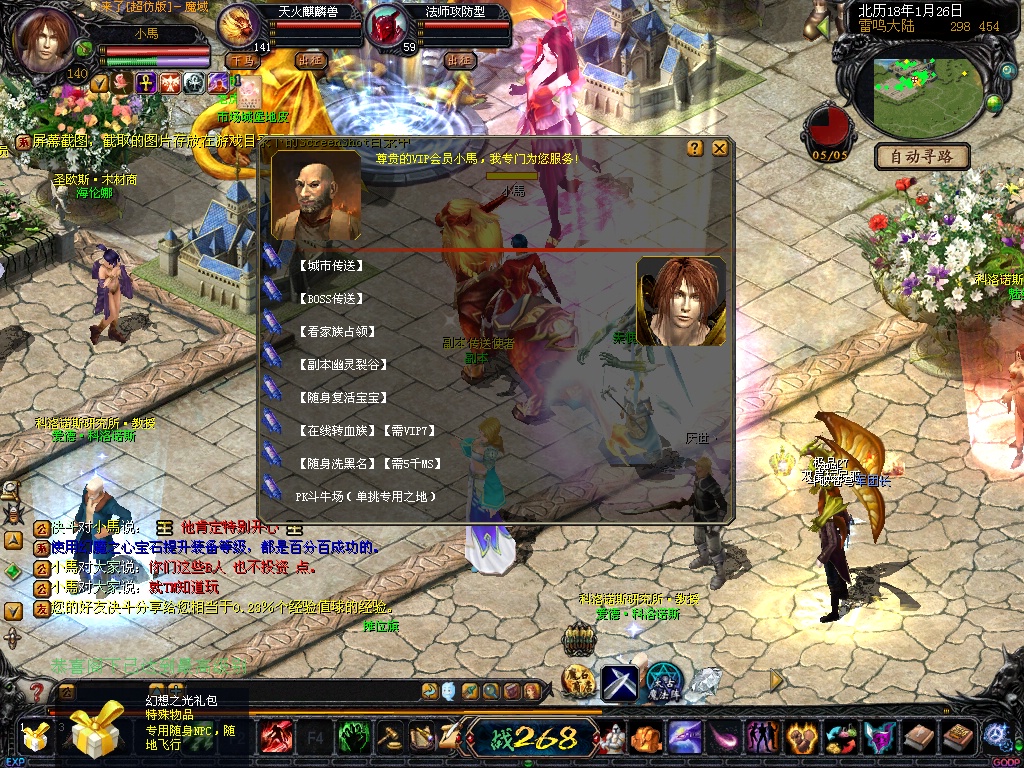The image size is (1024, 768).
Task: Open the red question mark help button
Action: (37, 692)
